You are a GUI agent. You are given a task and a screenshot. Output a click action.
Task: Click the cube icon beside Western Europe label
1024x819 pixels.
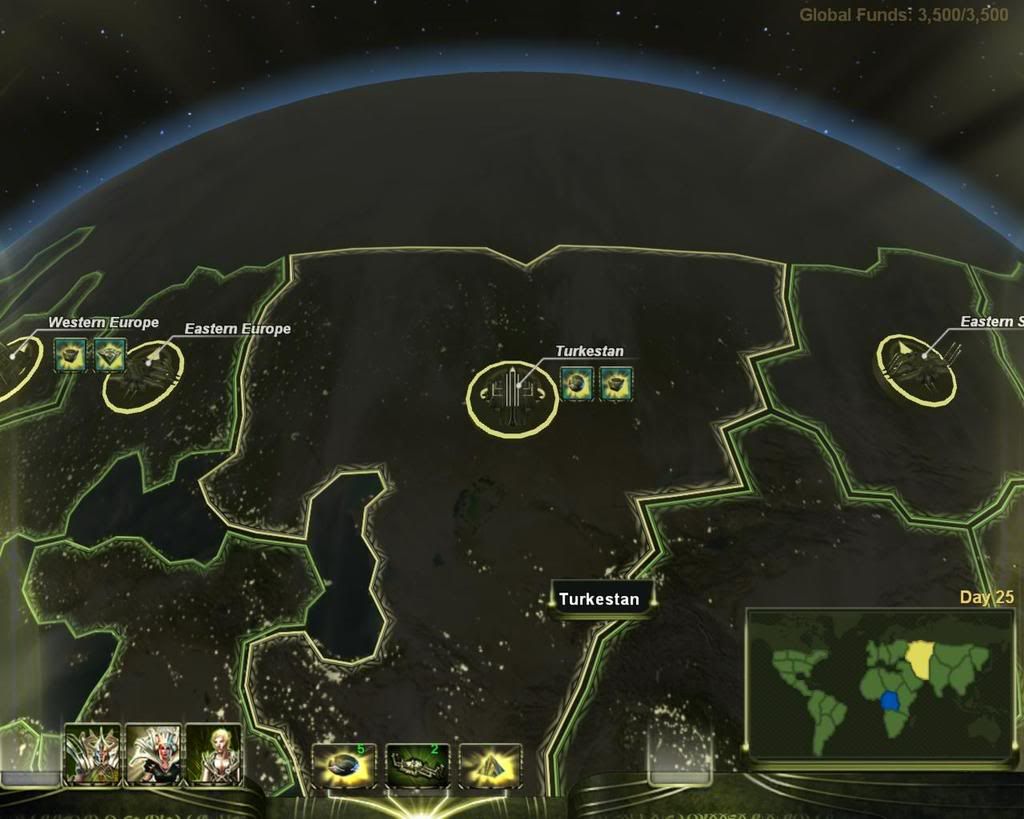(x=70, y=354)
